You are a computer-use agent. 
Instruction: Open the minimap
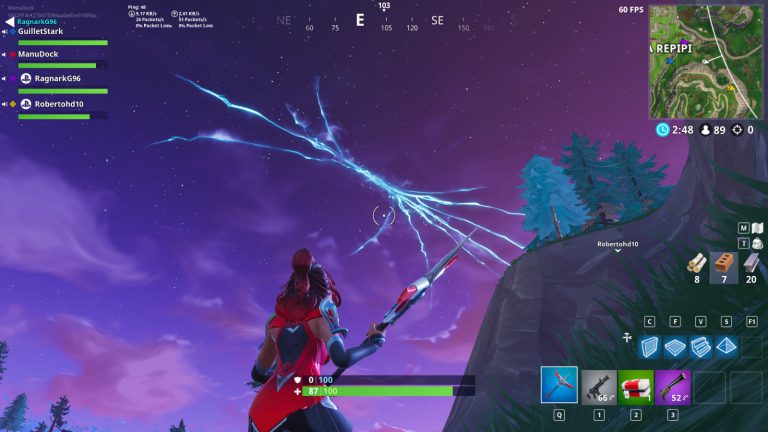click(705, 61)
